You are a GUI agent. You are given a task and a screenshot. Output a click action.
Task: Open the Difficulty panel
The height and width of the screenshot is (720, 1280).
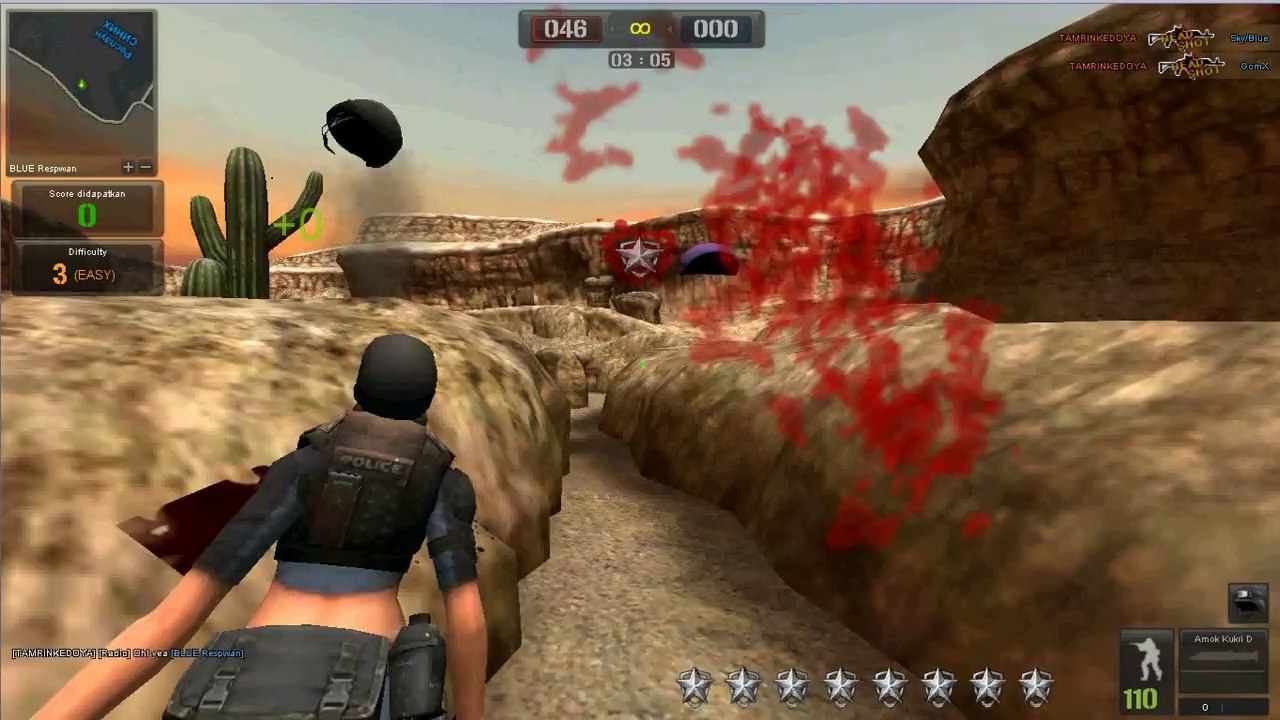(87, 267)
